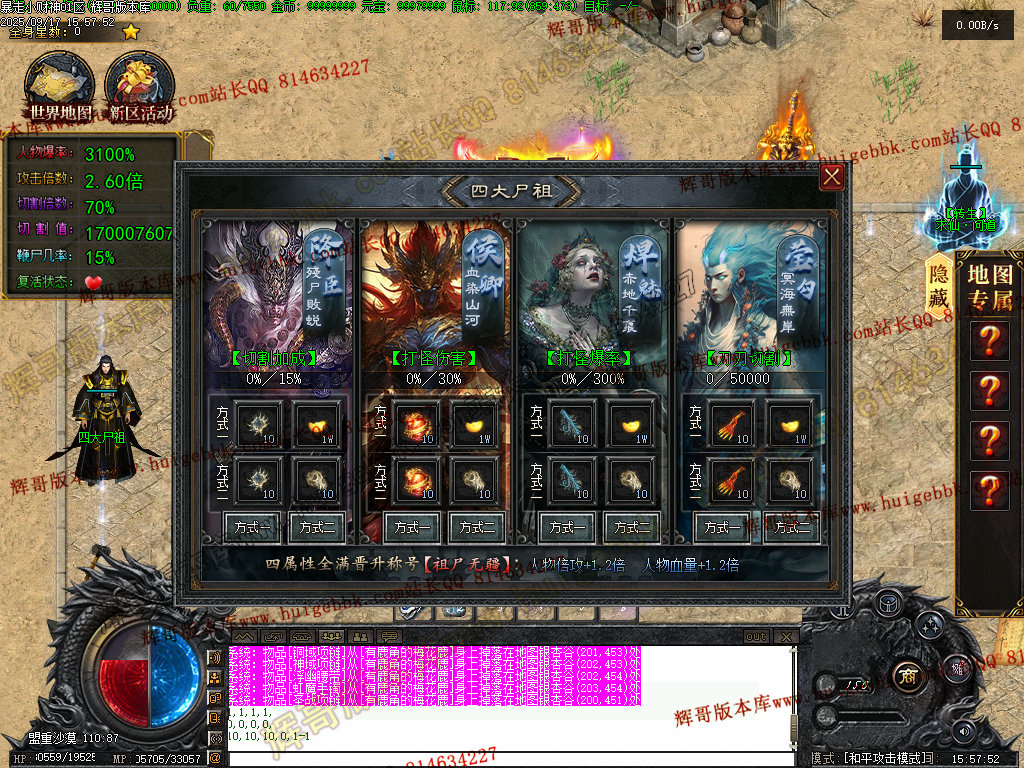Screen dimensions: 1024x768
Task: Choose 方式二 under 打怪伤害
Action: (476, 527)
